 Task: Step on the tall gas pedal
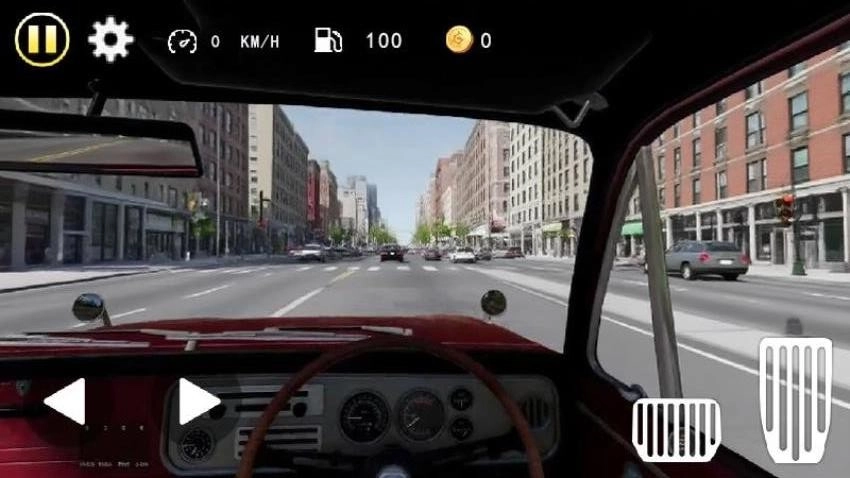pyautogui.click(x=795, y=398)
